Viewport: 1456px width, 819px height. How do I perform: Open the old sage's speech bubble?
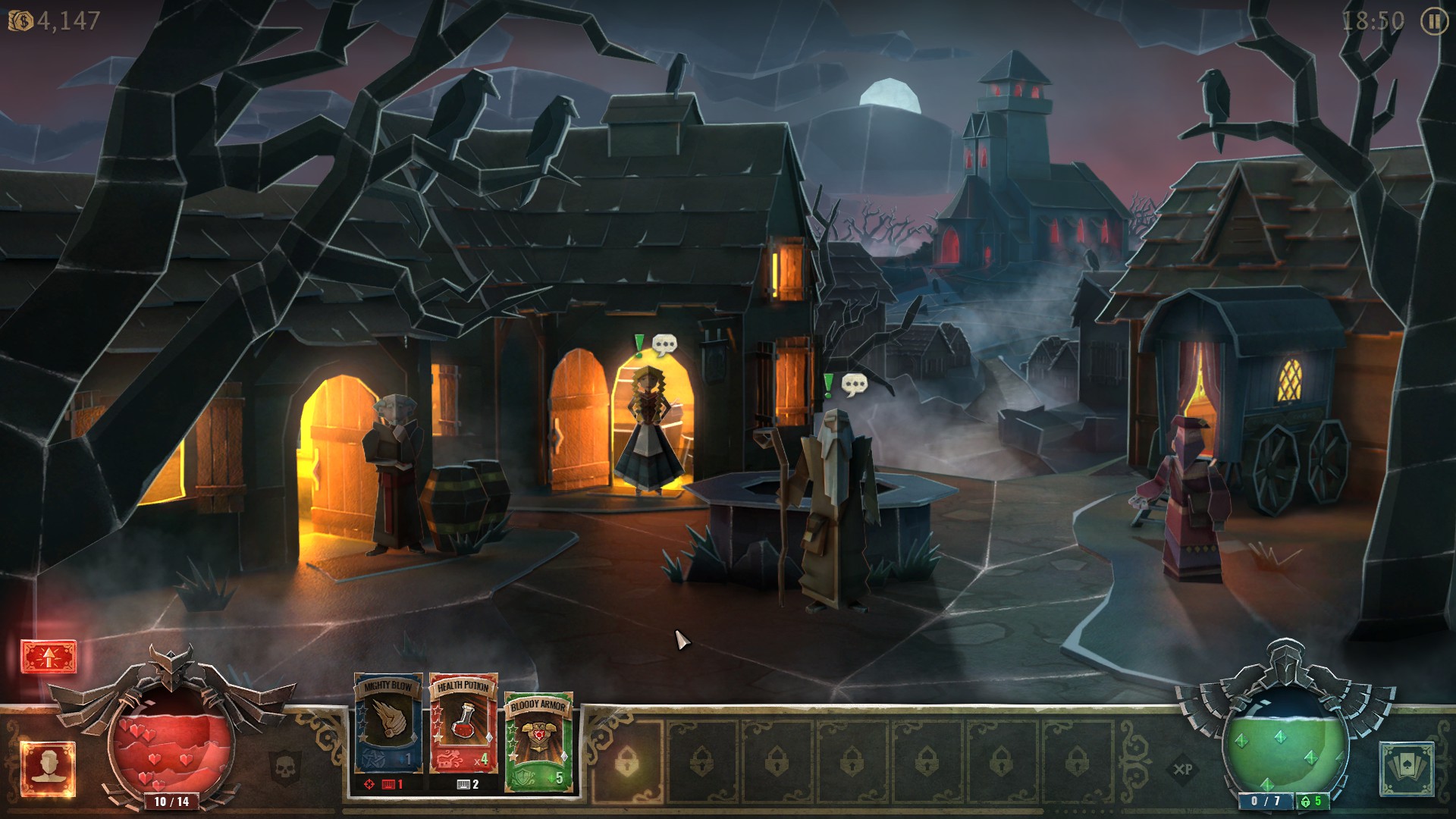click(855, 385)
